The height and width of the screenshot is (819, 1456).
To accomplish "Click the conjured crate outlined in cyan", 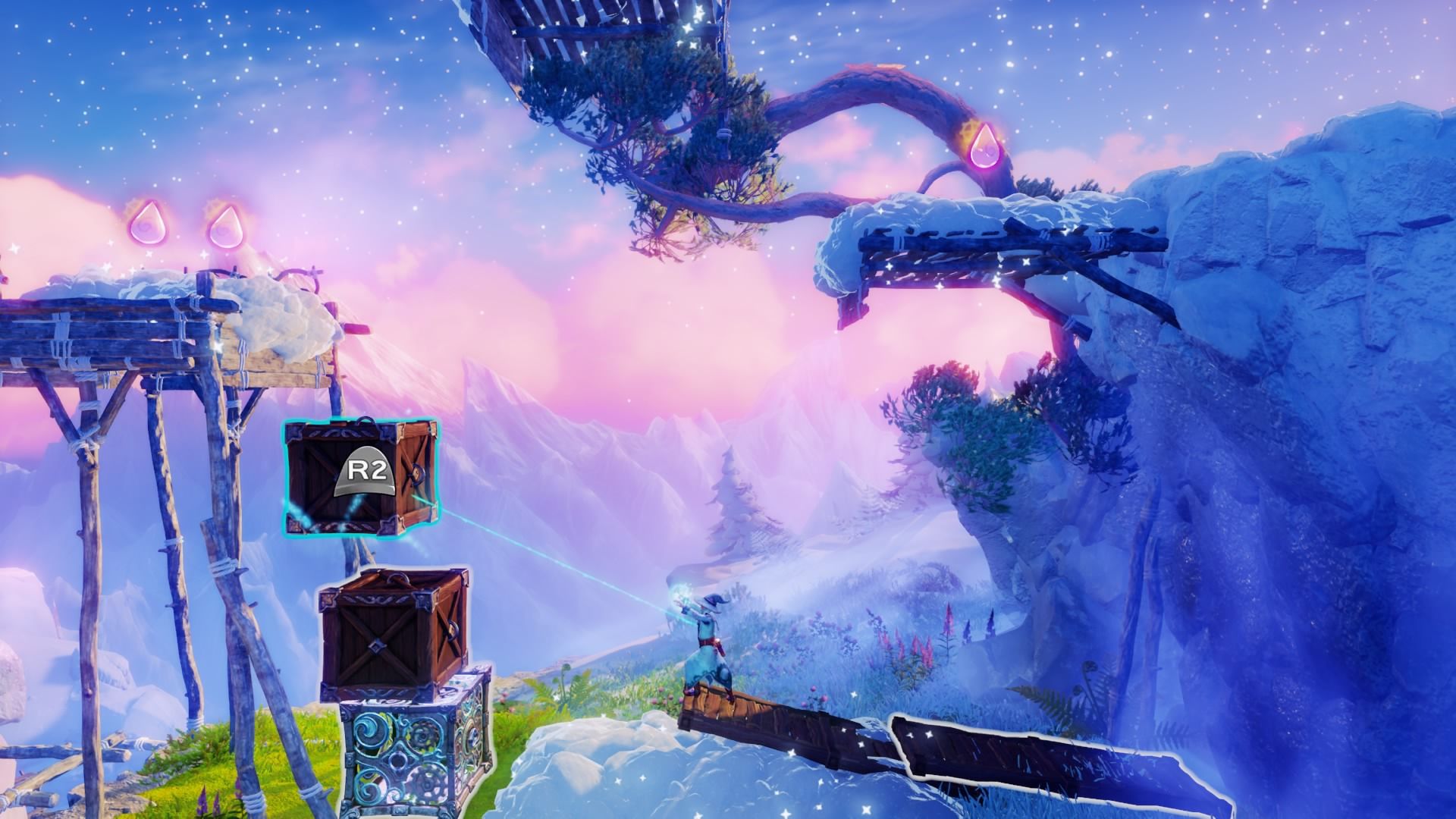I will click(361, 477).
